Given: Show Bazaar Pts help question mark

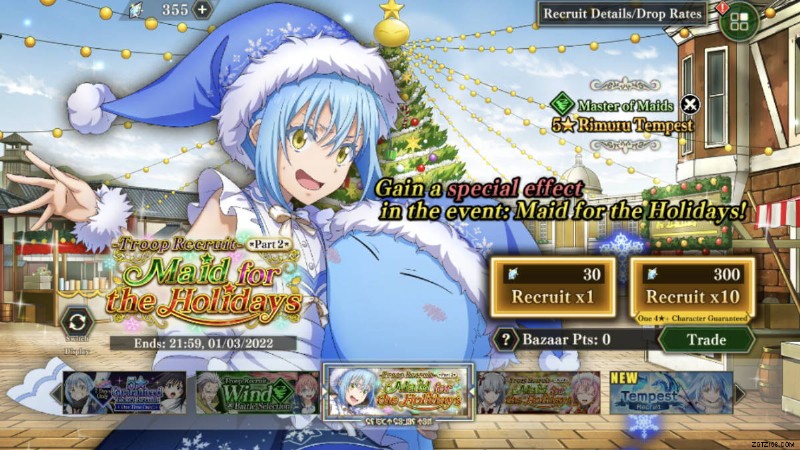Looking at the screenshot, I should pyautogui.click(x=507, y=339).
